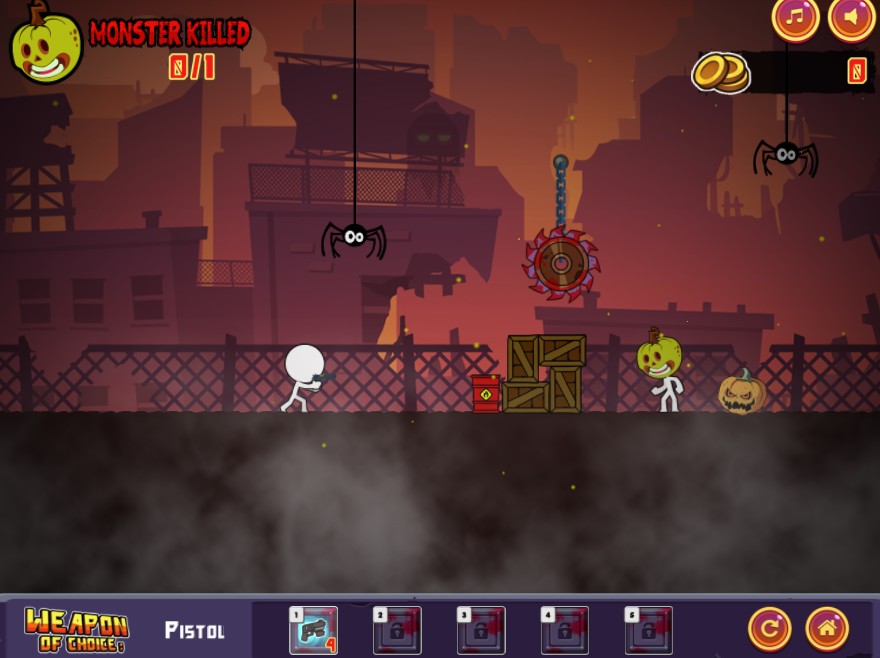The image size is (880, 658).
Task: Restart the level with the arrow button
Action: (x=769, y=629)
